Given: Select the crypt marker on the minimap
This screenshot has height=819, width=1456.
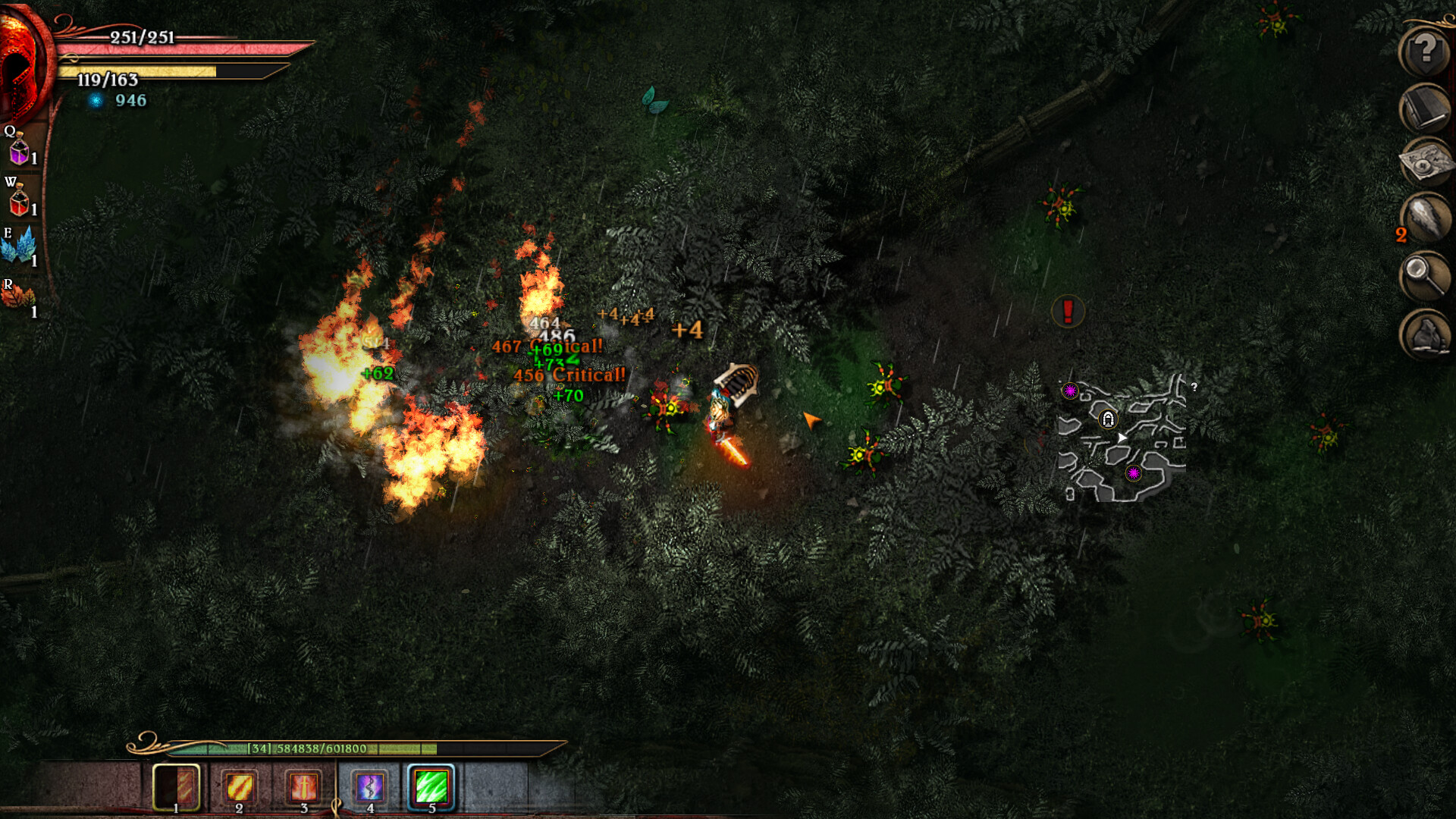Looking at the screenshot, I should [x=1109, y=419].
